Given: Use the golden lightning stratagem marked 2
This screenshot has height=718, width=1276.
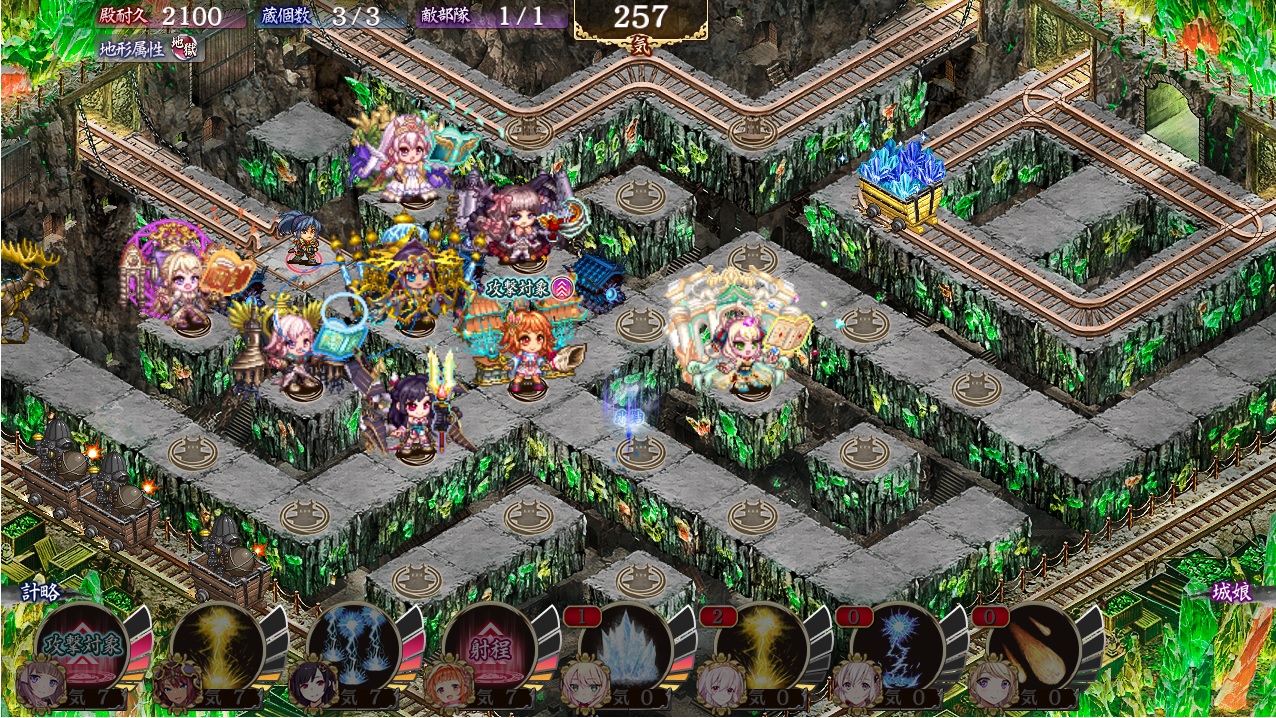Looking at the screenshot, I should [761, 645].
